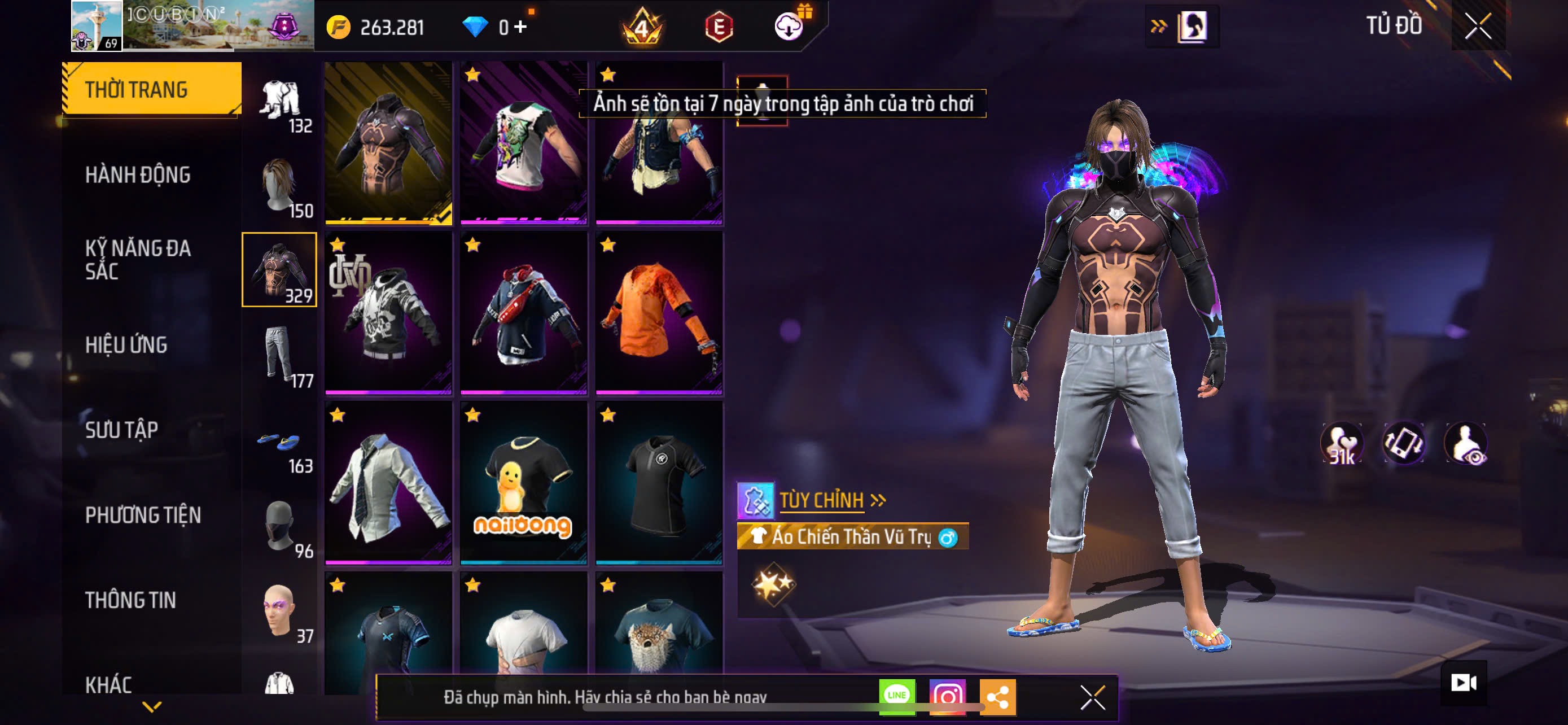Open the HÀNH ĐỘNG category
This screenshot has height=725, width=1568.
point(138,174)
